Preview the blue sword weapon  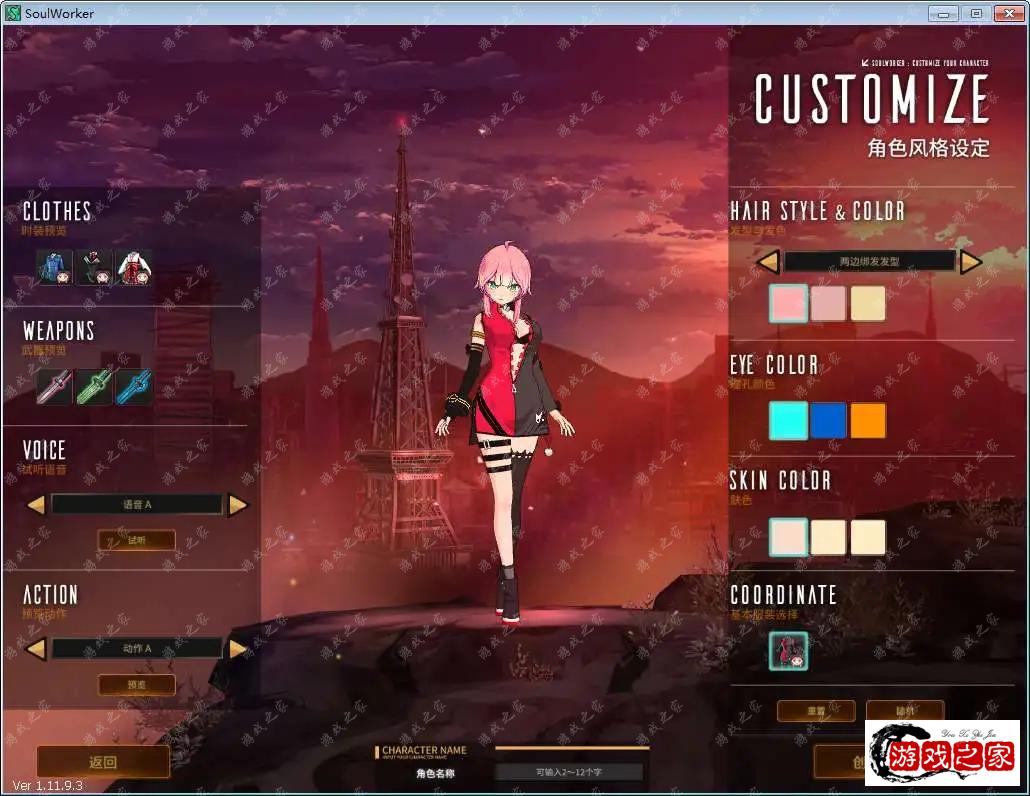point(134,387)
